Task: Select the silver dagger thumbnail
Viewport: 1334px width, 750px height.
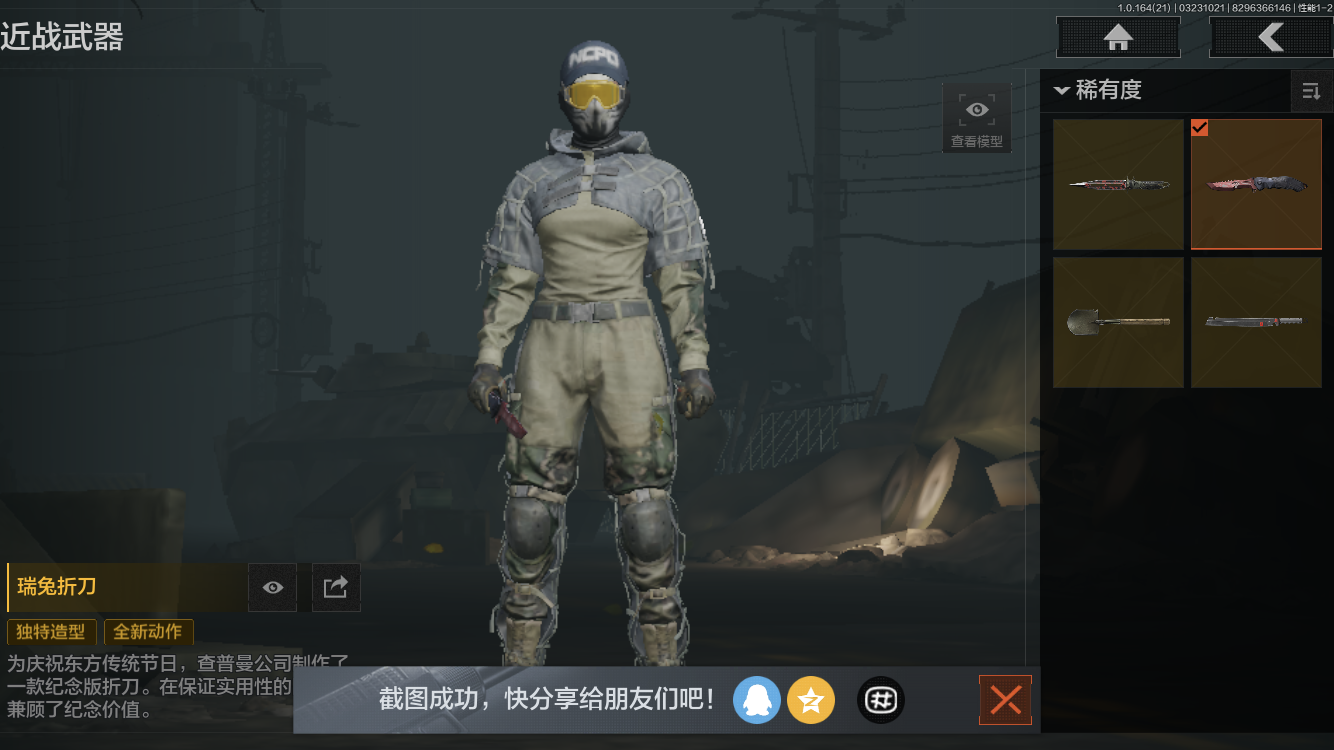Action: 1117,184
